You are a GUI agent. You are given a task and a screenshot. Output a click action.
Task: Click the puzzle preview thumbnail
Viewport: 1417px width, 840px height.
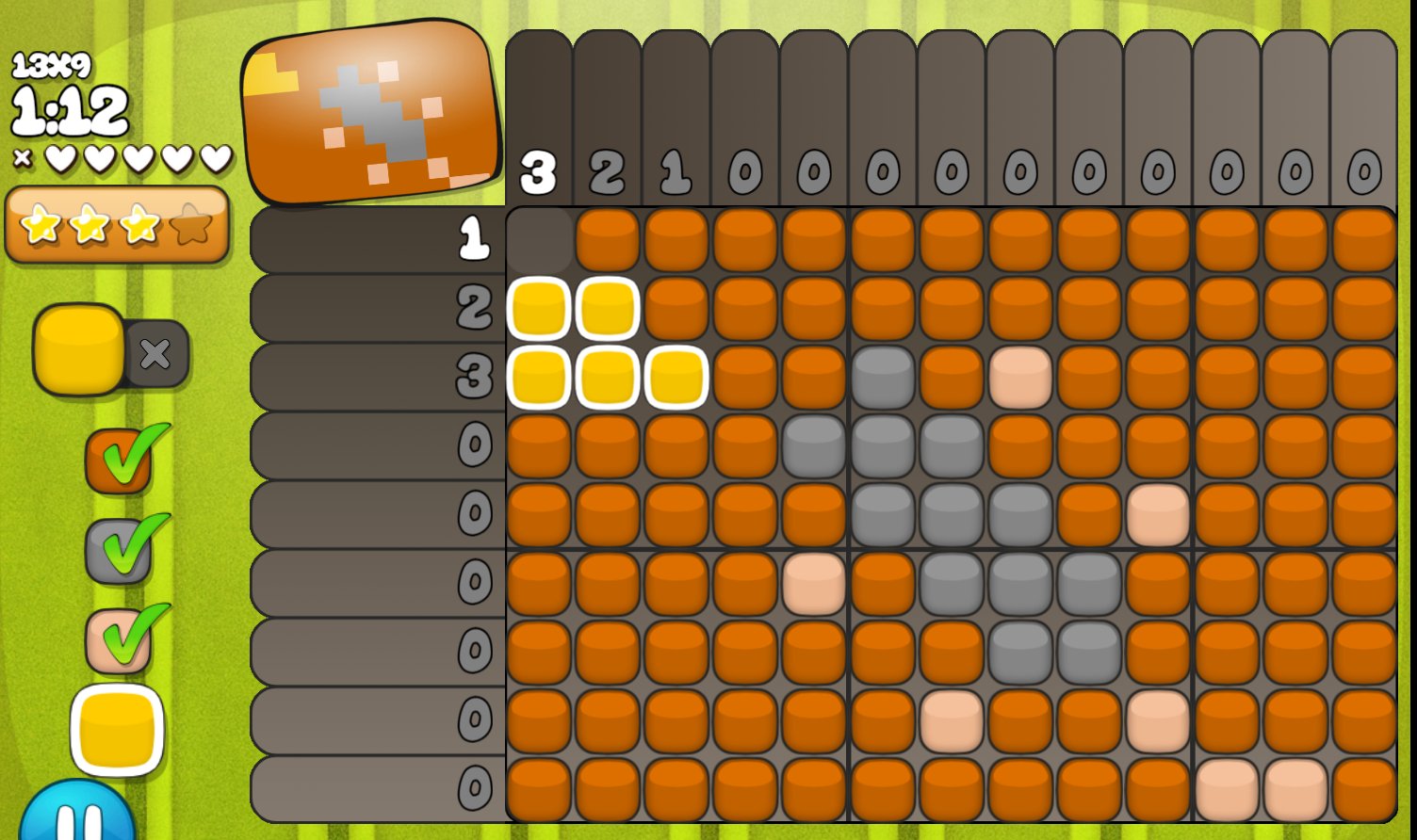pos(371,113)
